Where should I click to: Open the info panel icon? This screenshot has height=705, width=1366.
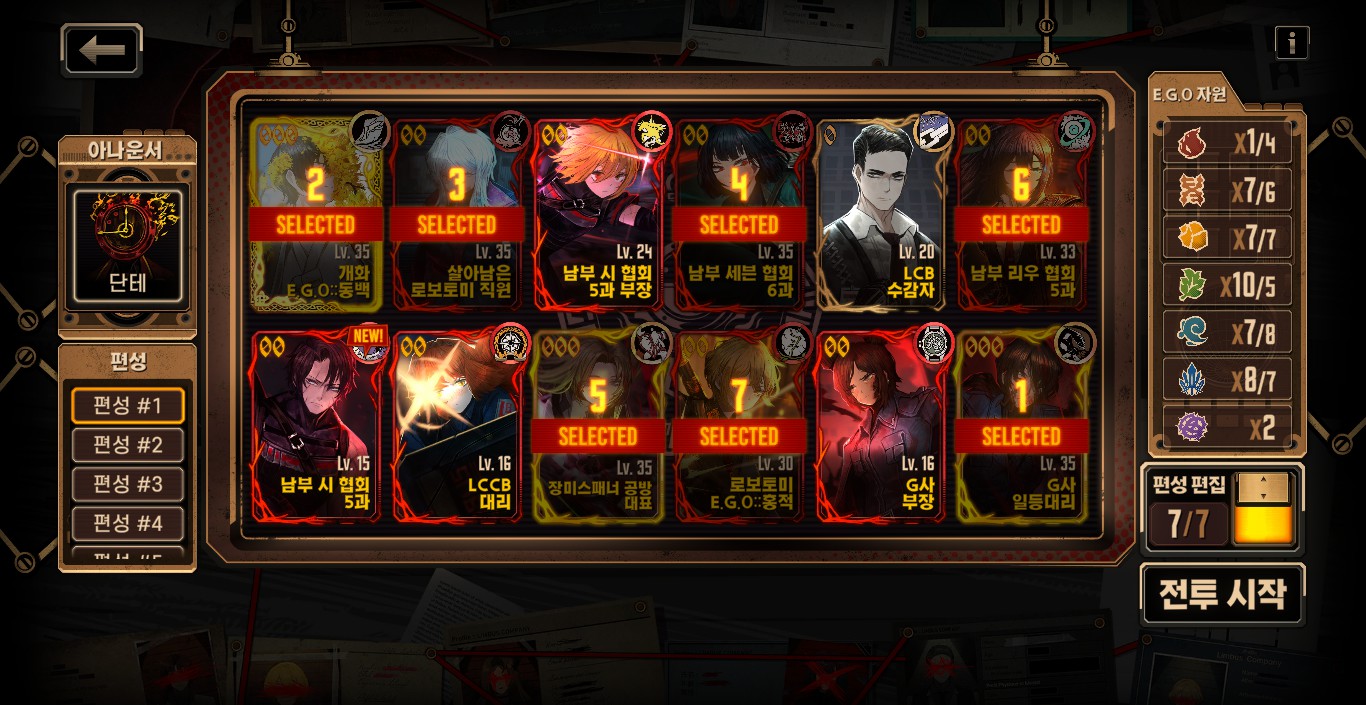(1292, 42)
